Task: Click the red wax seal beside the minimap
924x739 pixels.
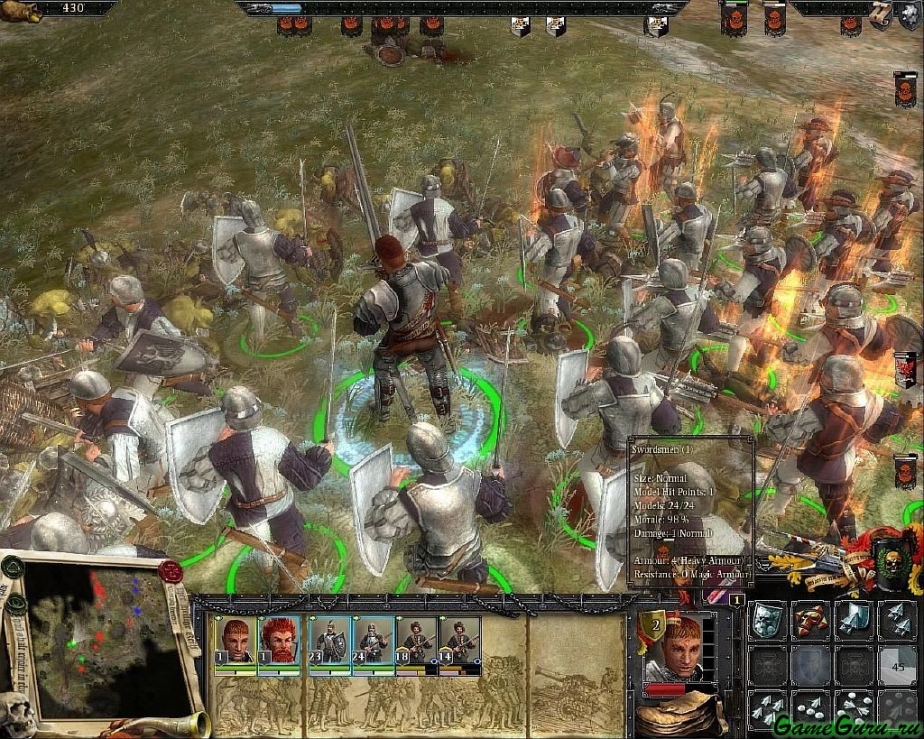Action: pos(170,571)
